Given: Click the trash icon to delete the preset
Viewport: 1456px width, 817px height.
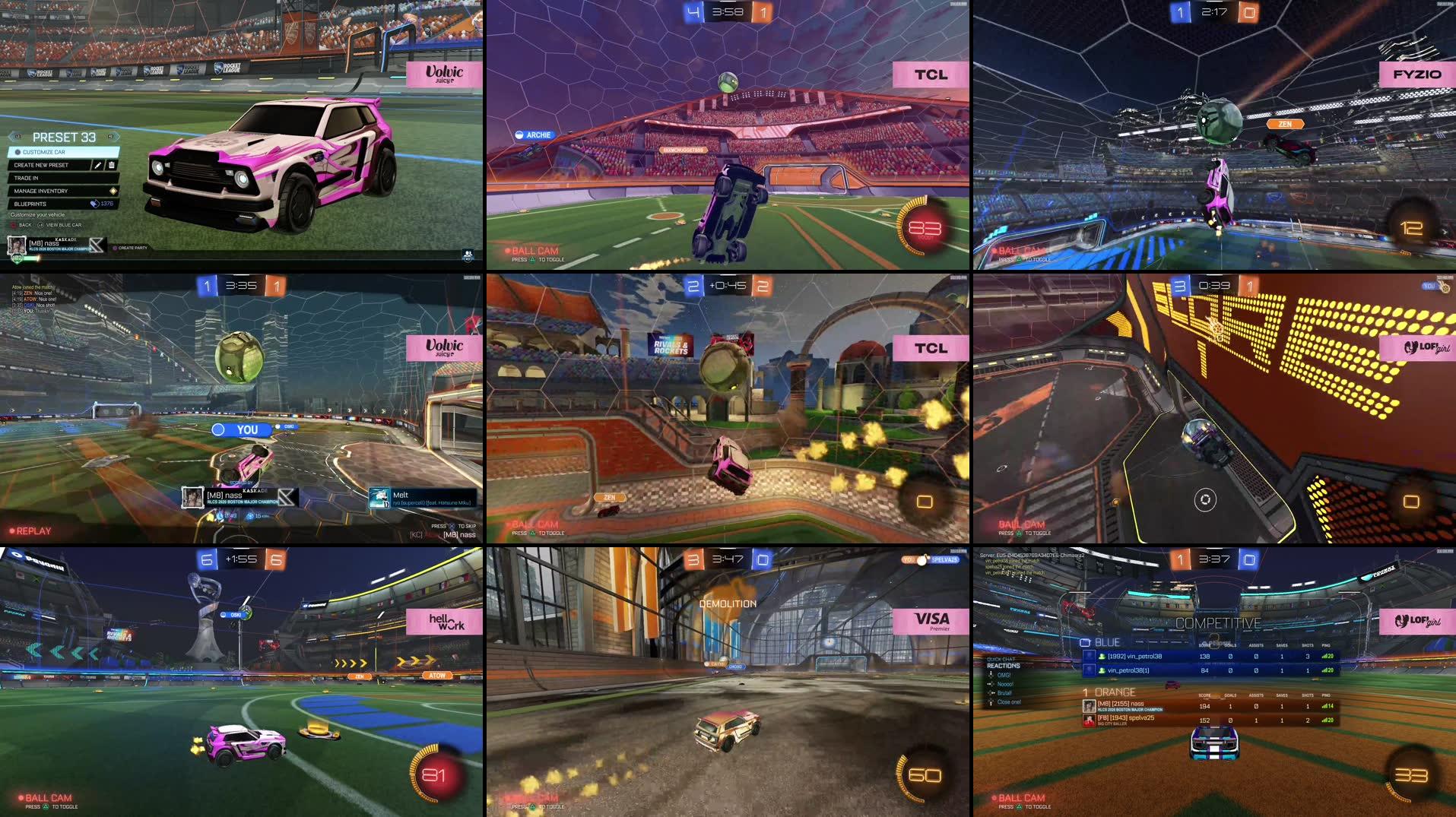Looking at the screenshot, I should pos(112,166).
